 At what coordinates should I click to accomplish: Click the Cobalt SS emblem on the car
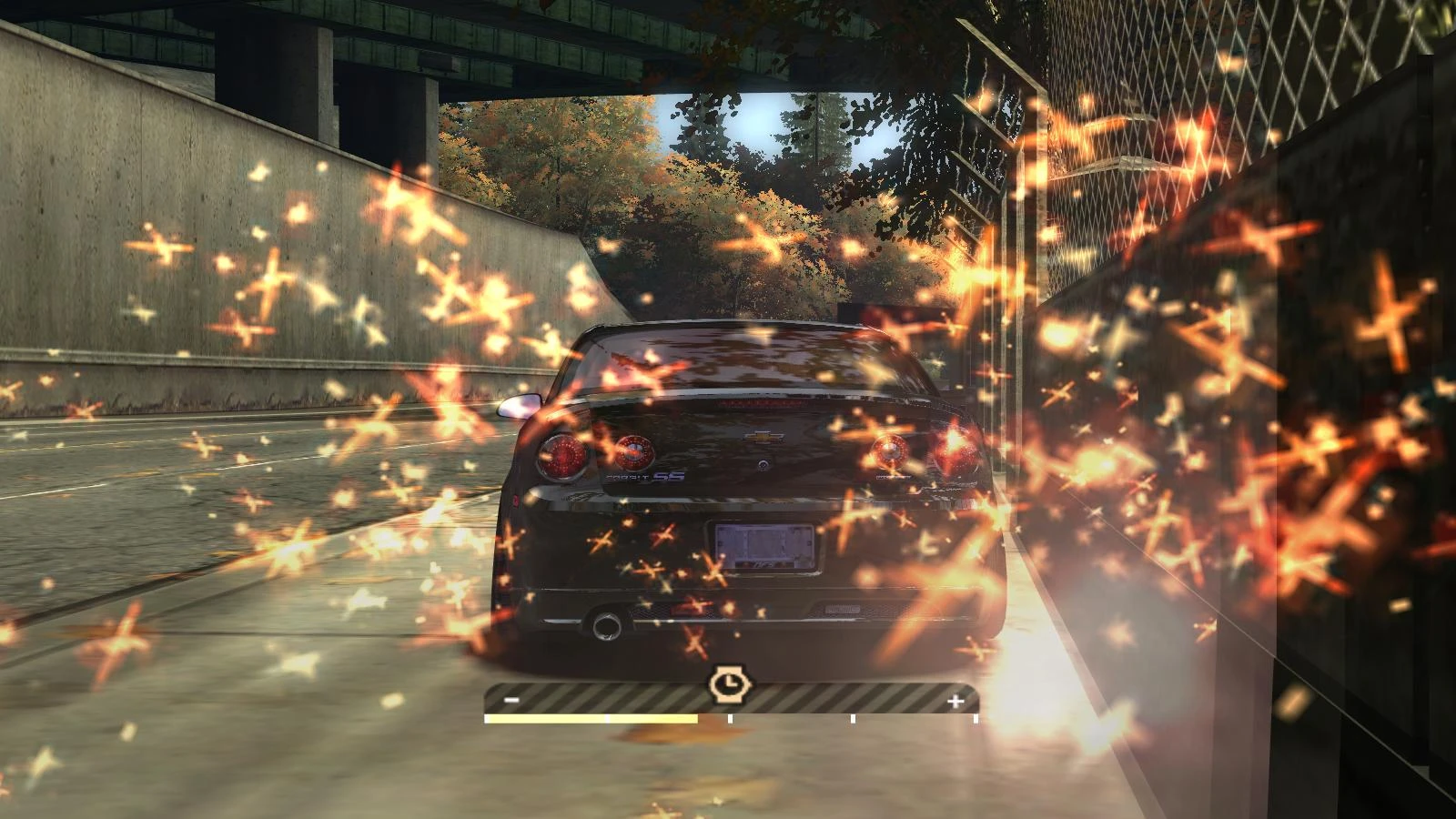point(646,476)
